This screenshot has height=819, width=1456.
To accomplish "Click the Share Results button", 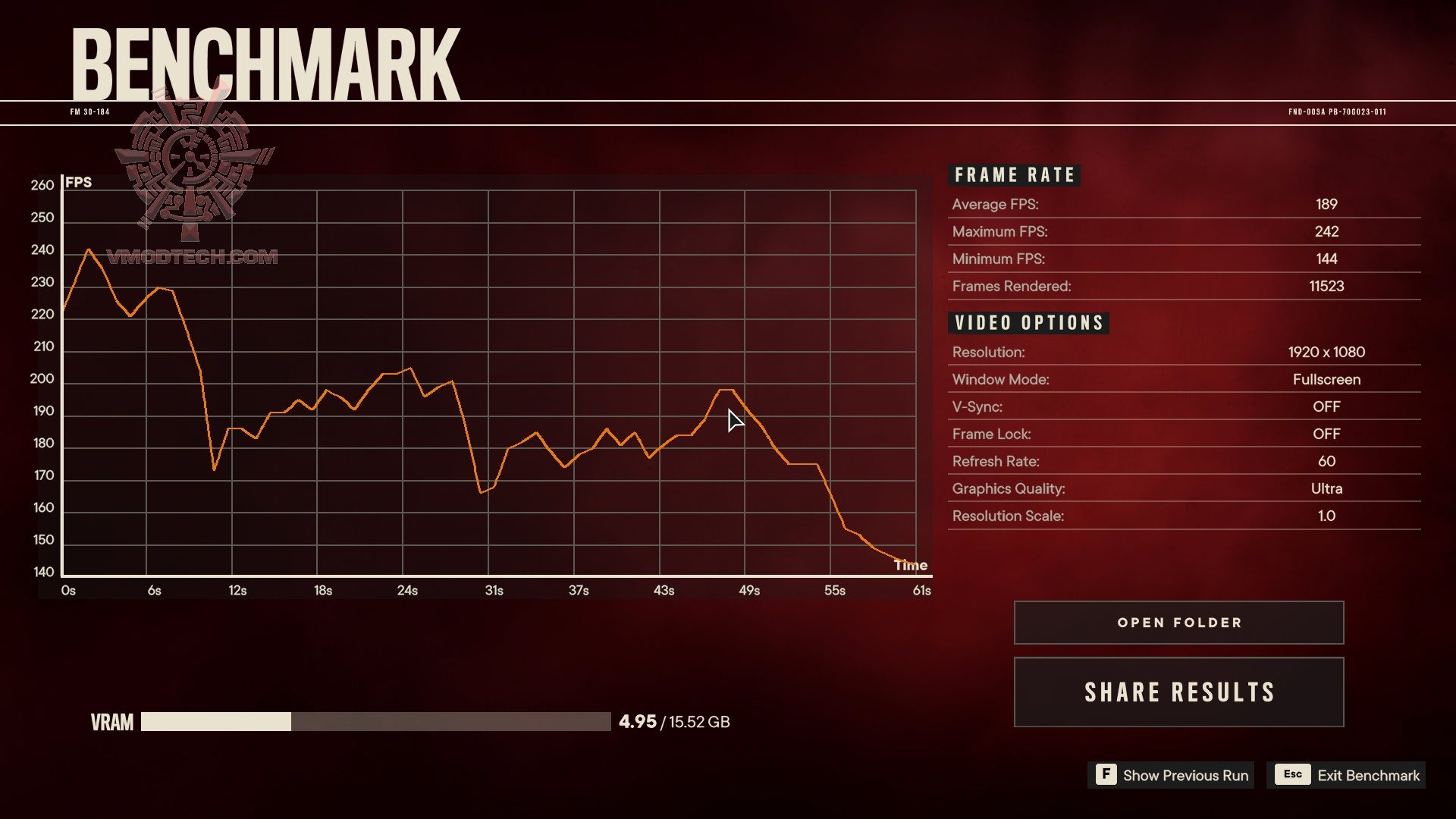I will click(1178, 692).
